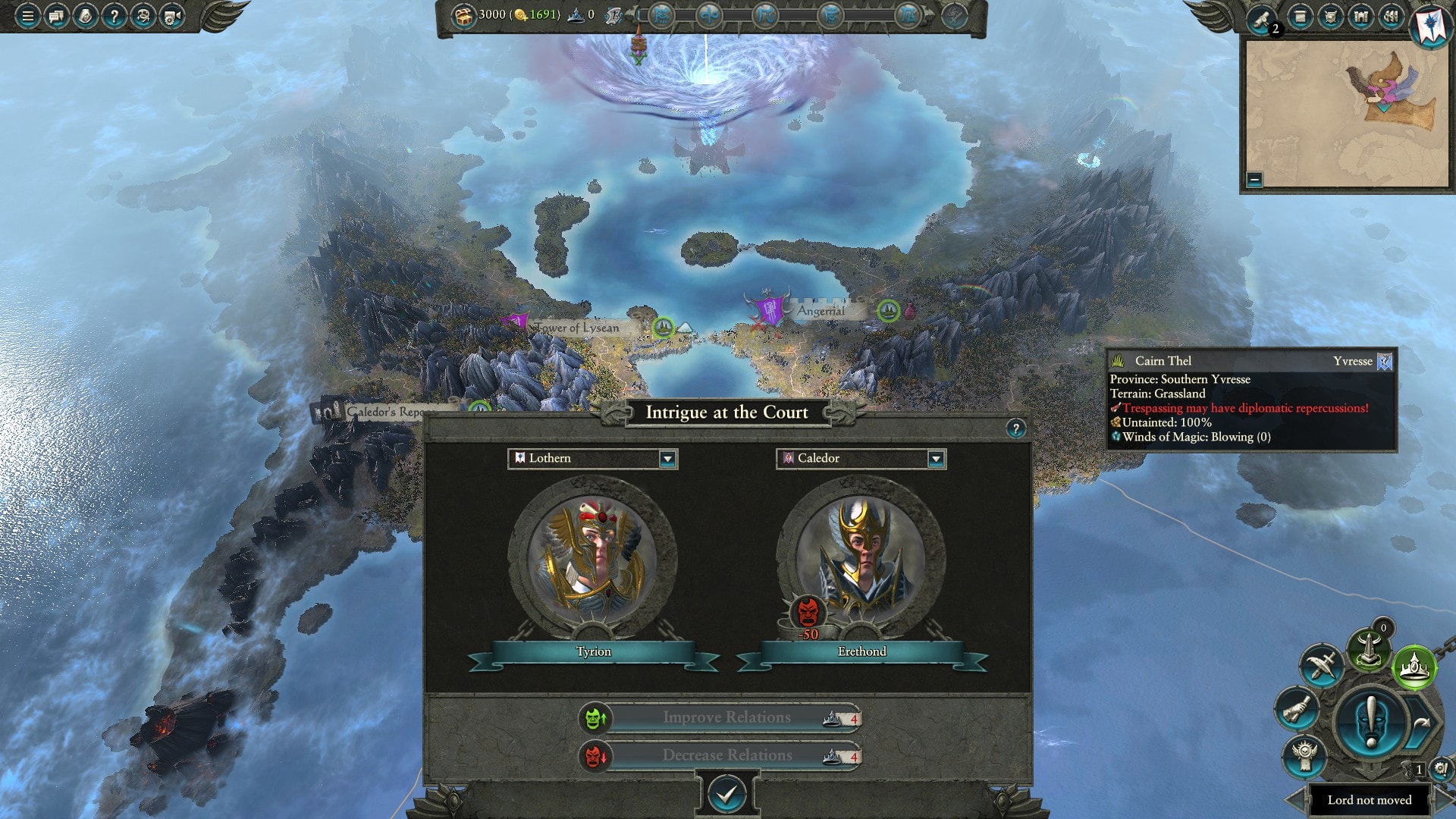Select Erethond's portrait
The width and height of the screenshot is (1456, 819).
(x=861, y=557)
